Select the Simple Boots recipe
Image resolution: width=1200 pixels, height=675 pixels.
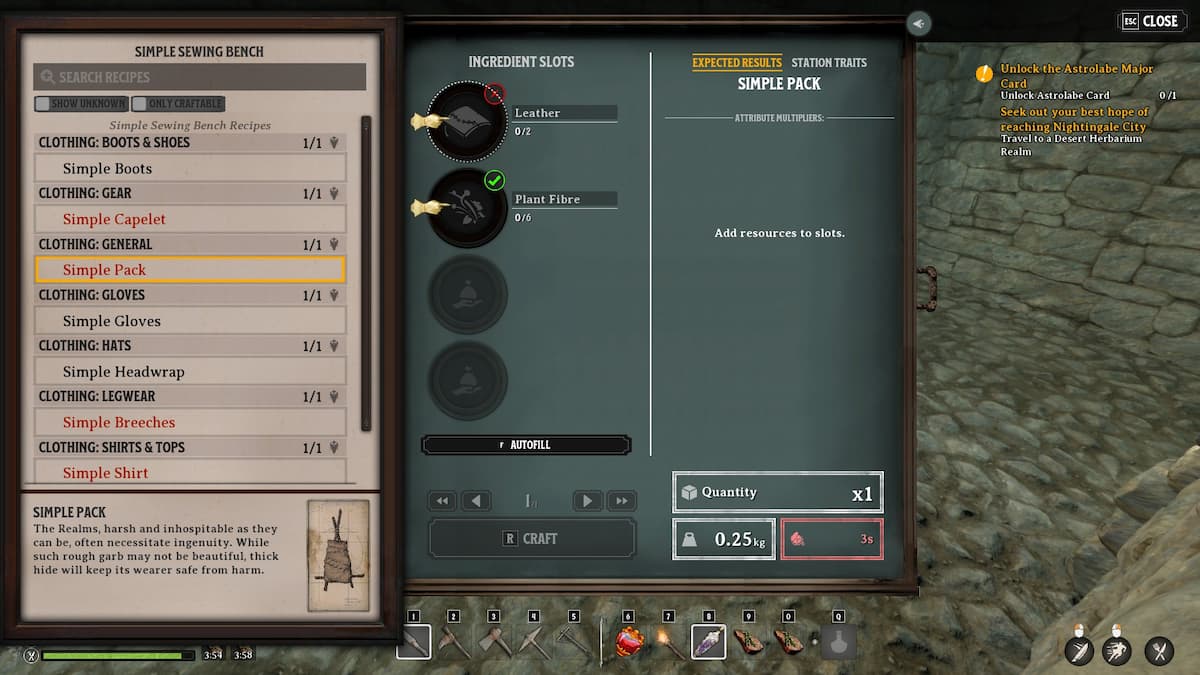(x=190, y=168)
